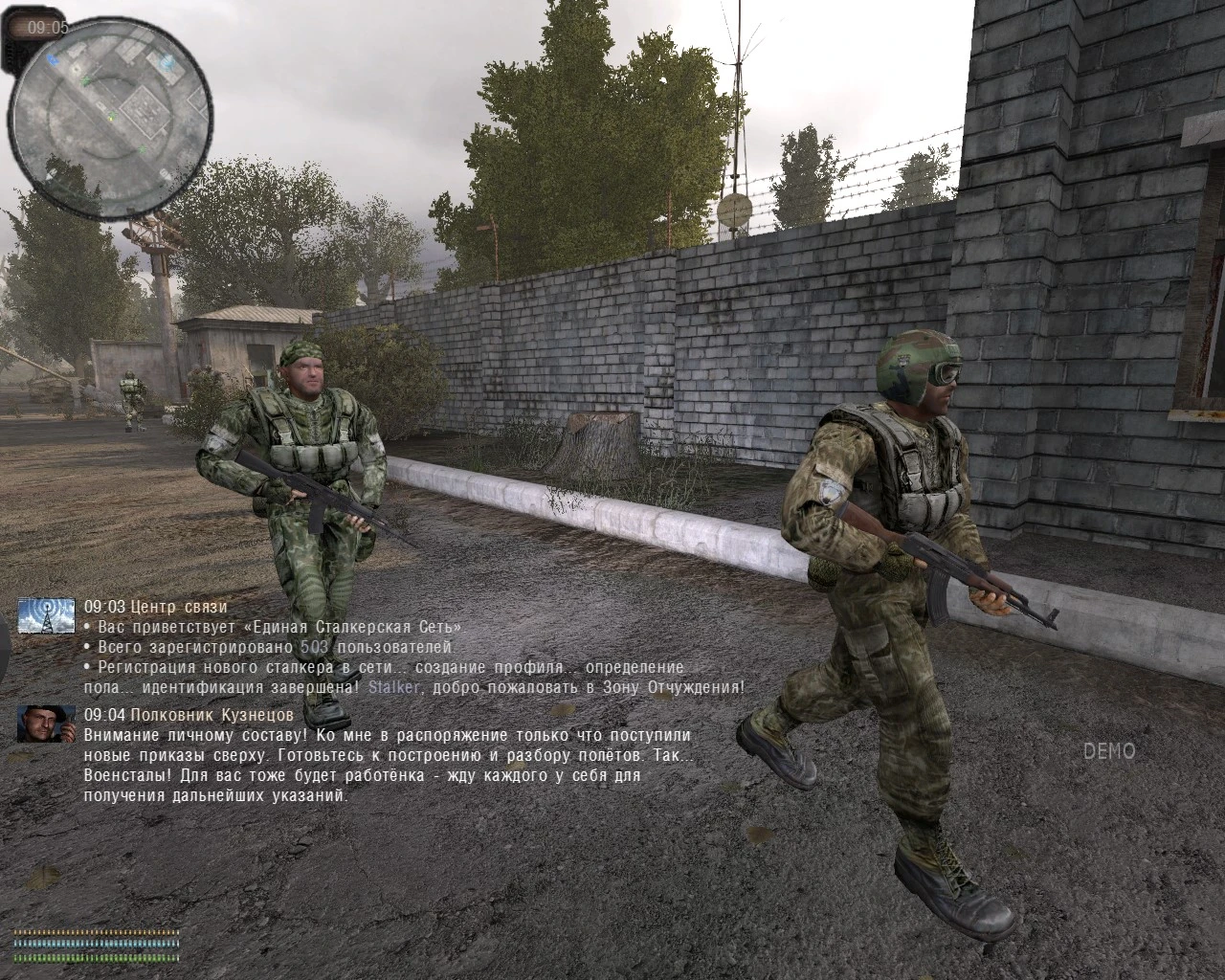Click the green star marker below minimap center

point(143,149)
